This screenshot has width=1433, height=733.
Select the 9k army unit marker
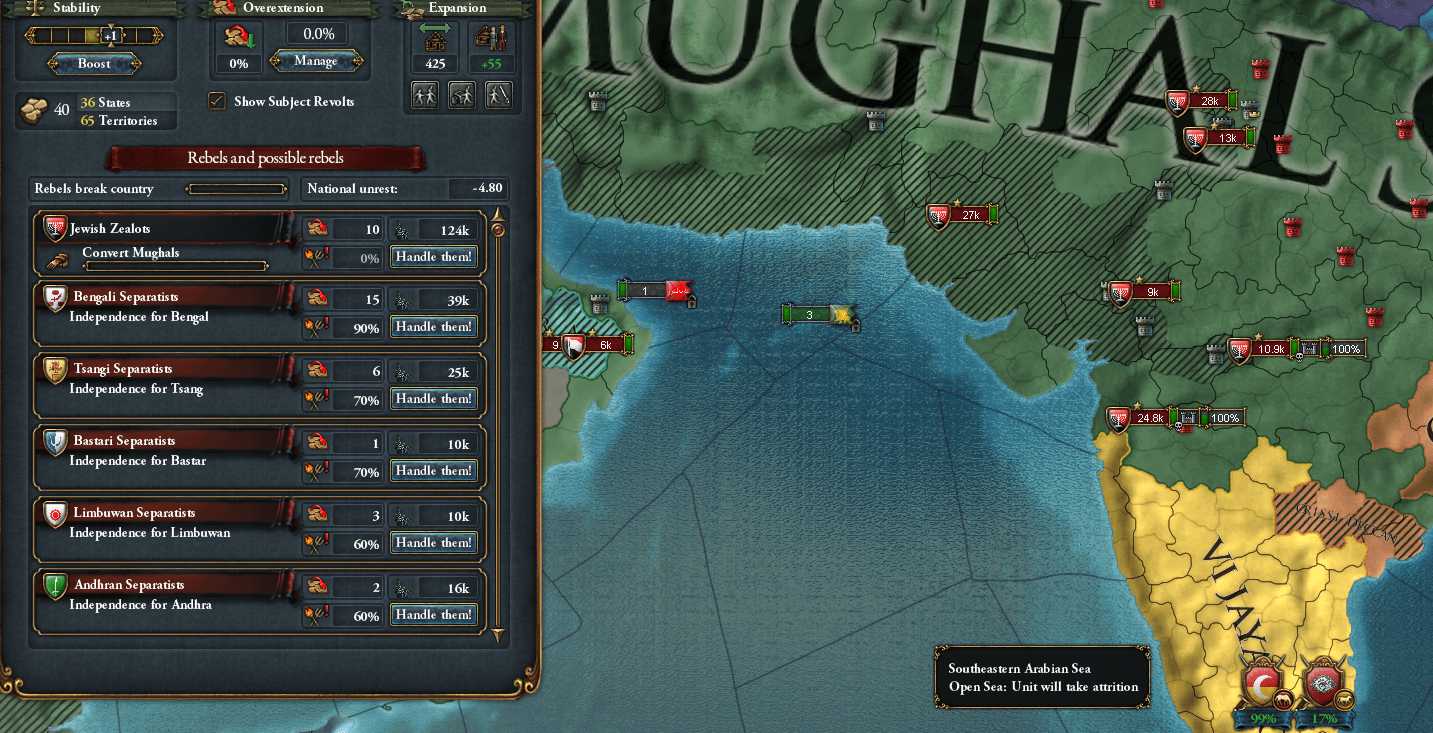point(1143,292)
